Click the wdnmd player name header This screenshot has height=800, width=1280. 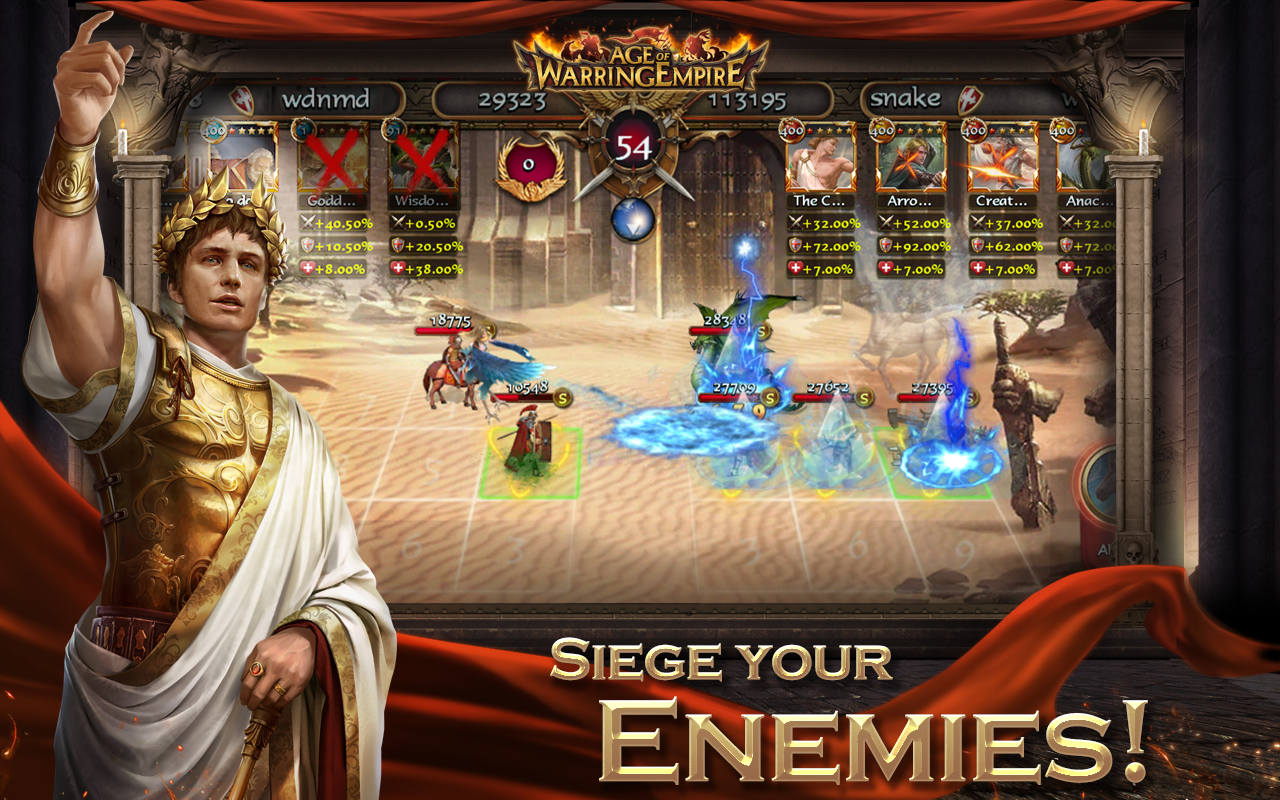click(326, 99)
